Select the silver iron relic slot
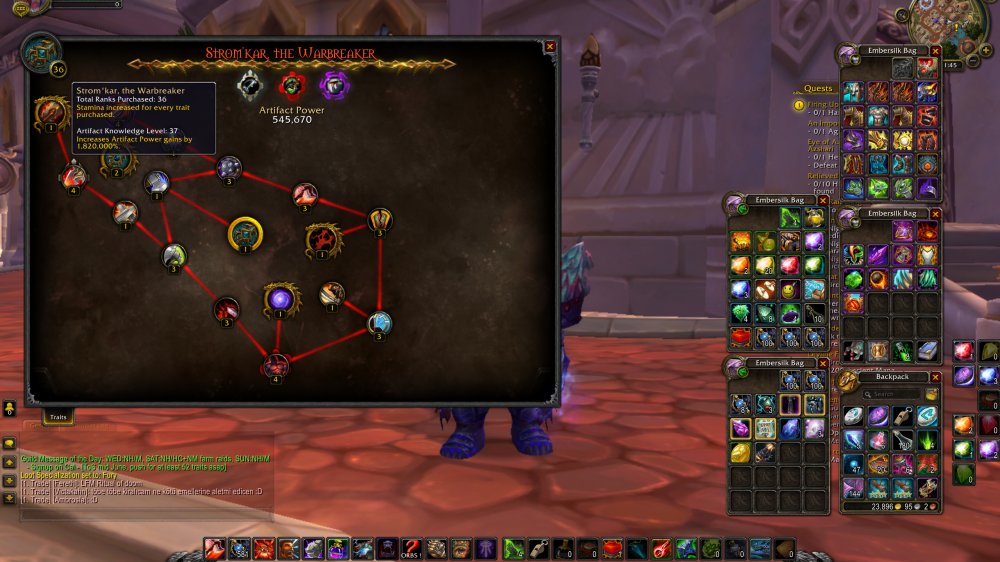Image resolution: width=1000 pixels, height=562 pixels. pyautogui.click(x=250, y=86)
